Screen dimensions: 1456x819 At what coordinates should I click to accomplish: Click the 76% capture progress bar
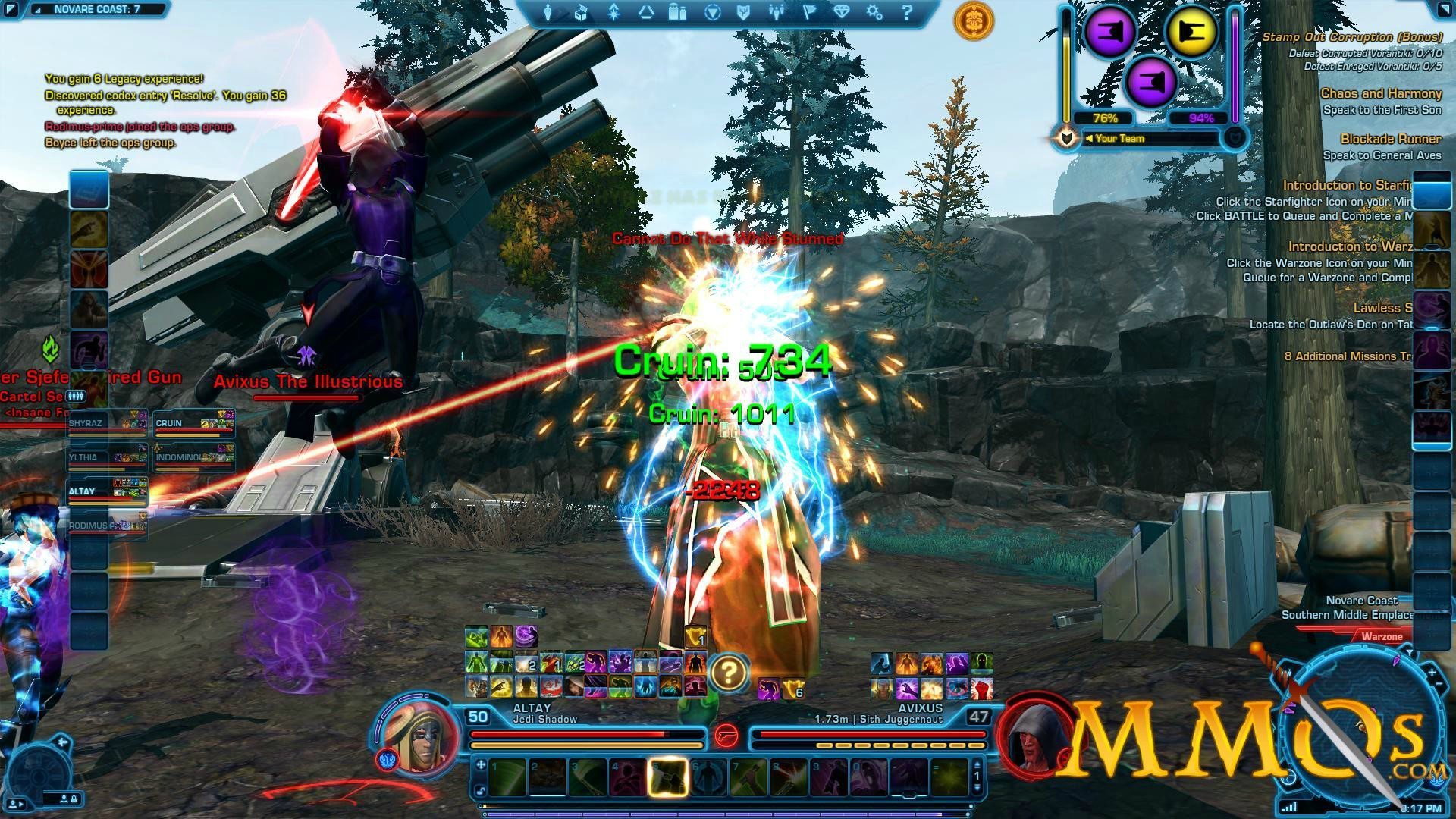coord(1105,118)
